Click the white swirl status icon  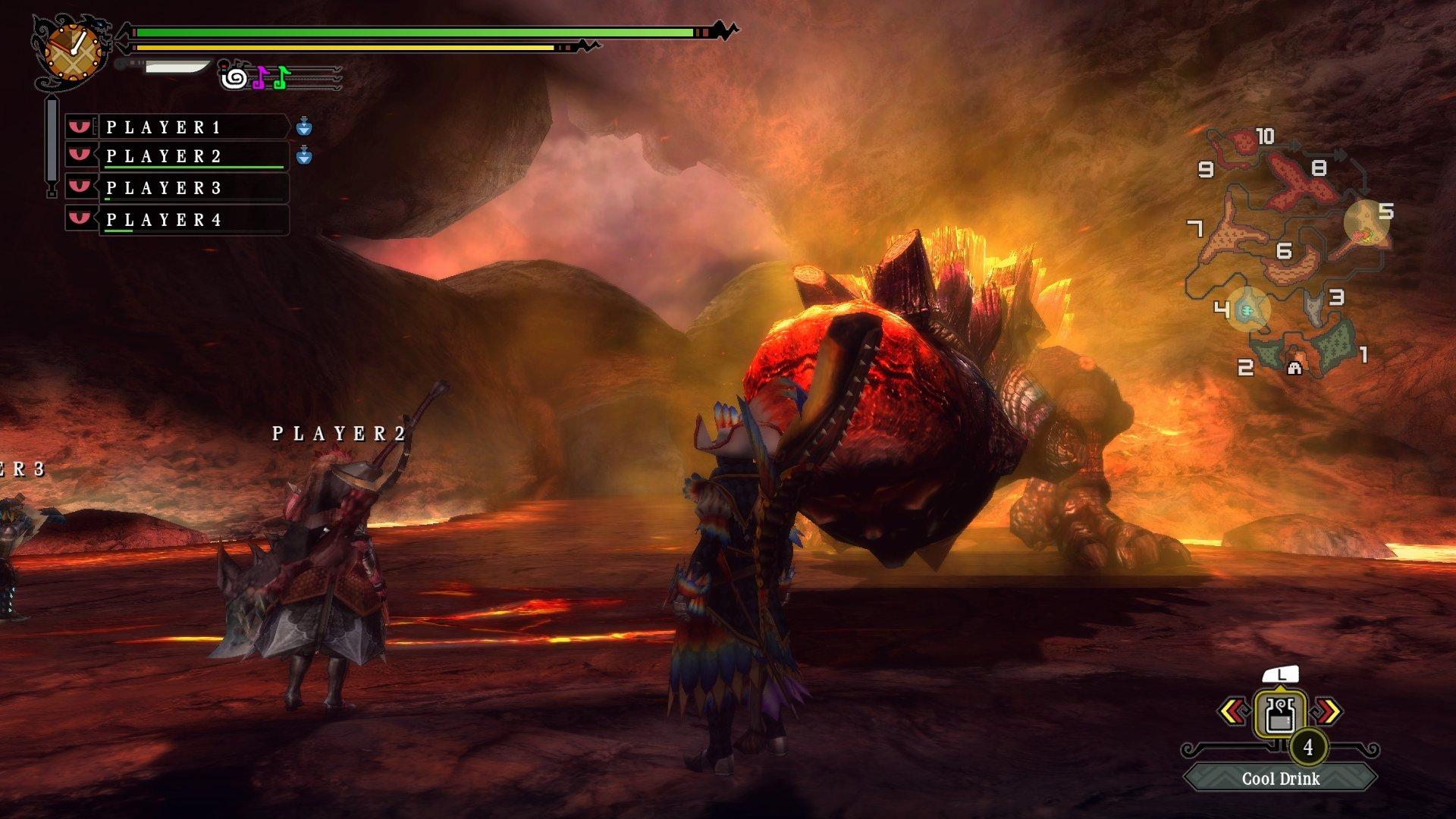[234, 77]
